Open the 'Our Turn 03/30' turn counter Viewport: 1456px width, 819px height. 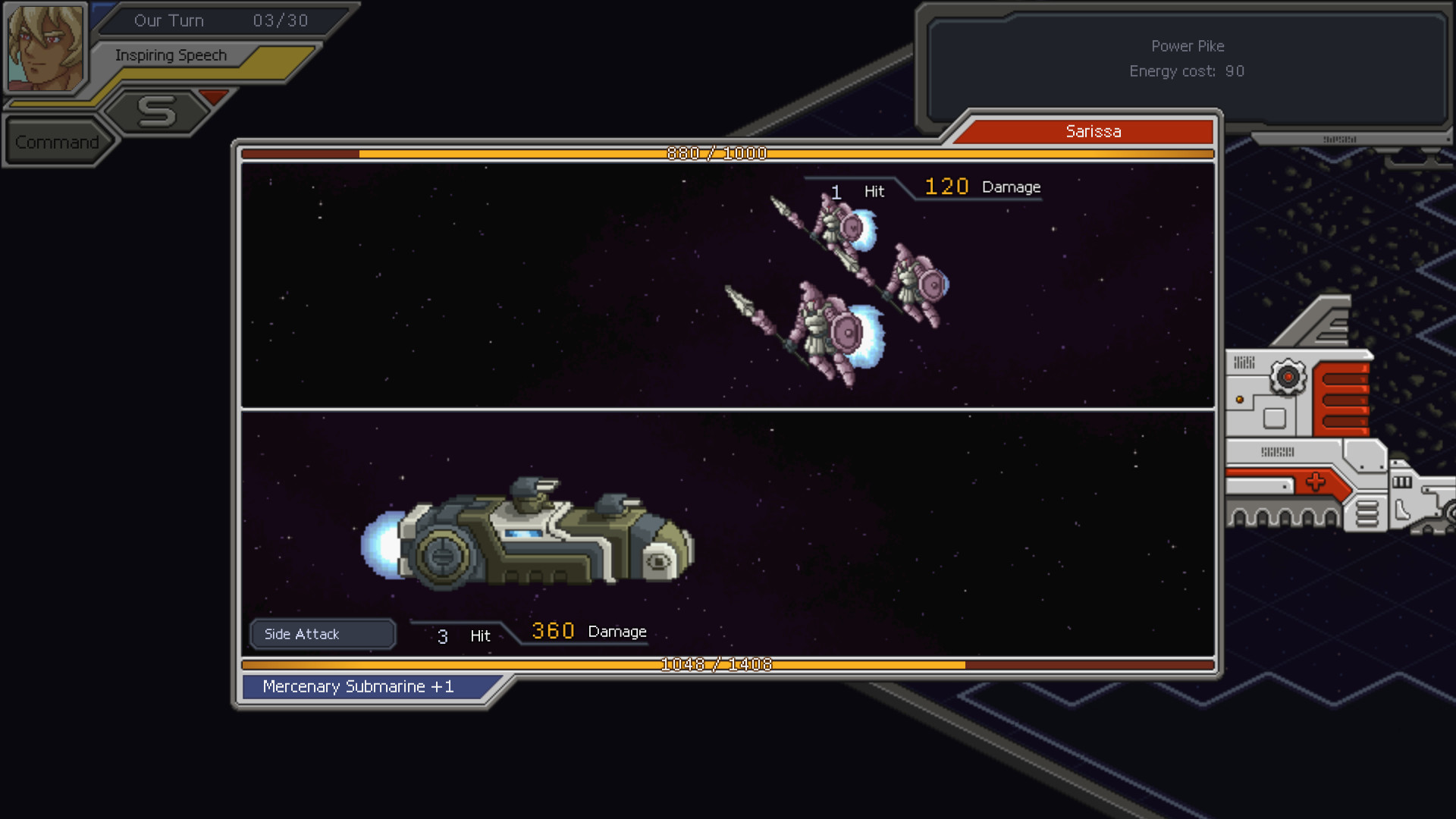[220, 20]
